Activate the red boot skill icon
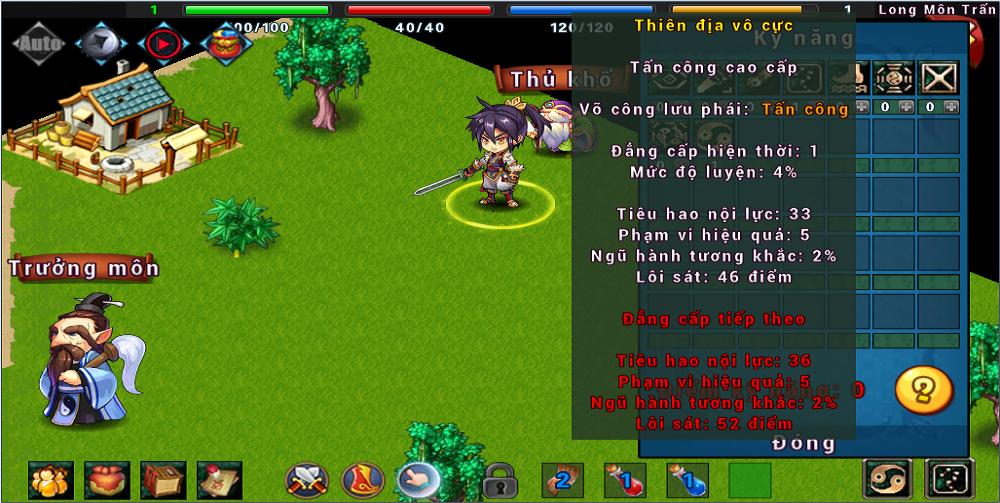This screenshot has height=503, width=1000. click(363, 481)
